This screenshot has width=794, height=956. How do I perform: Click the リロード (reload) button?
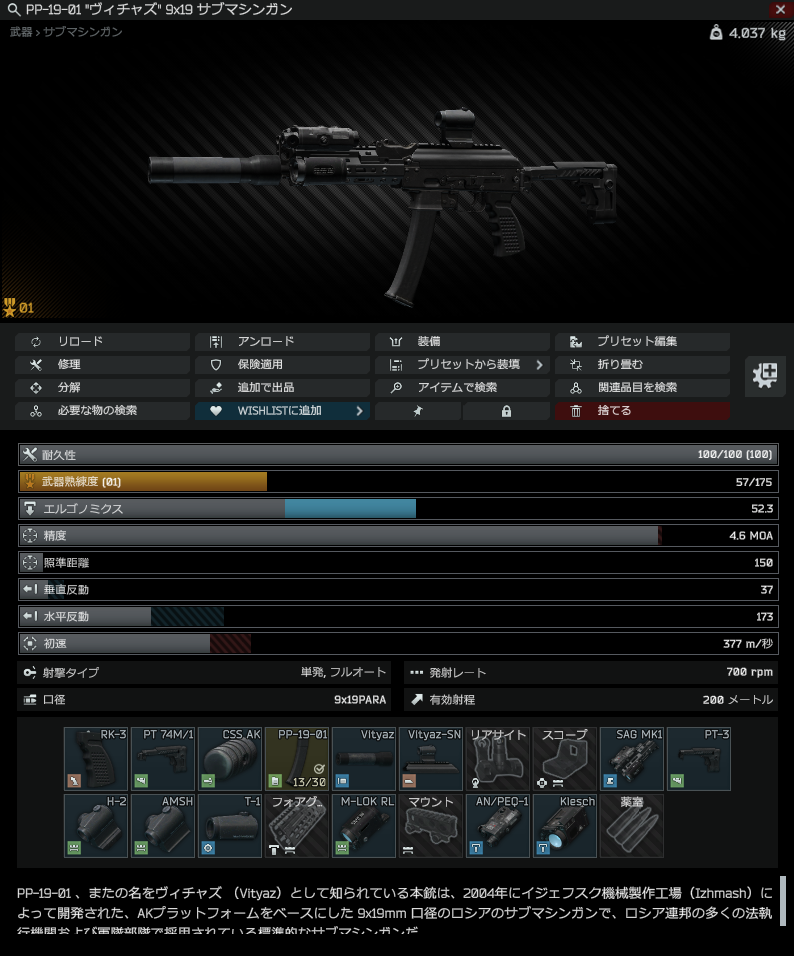pos(102,341)
